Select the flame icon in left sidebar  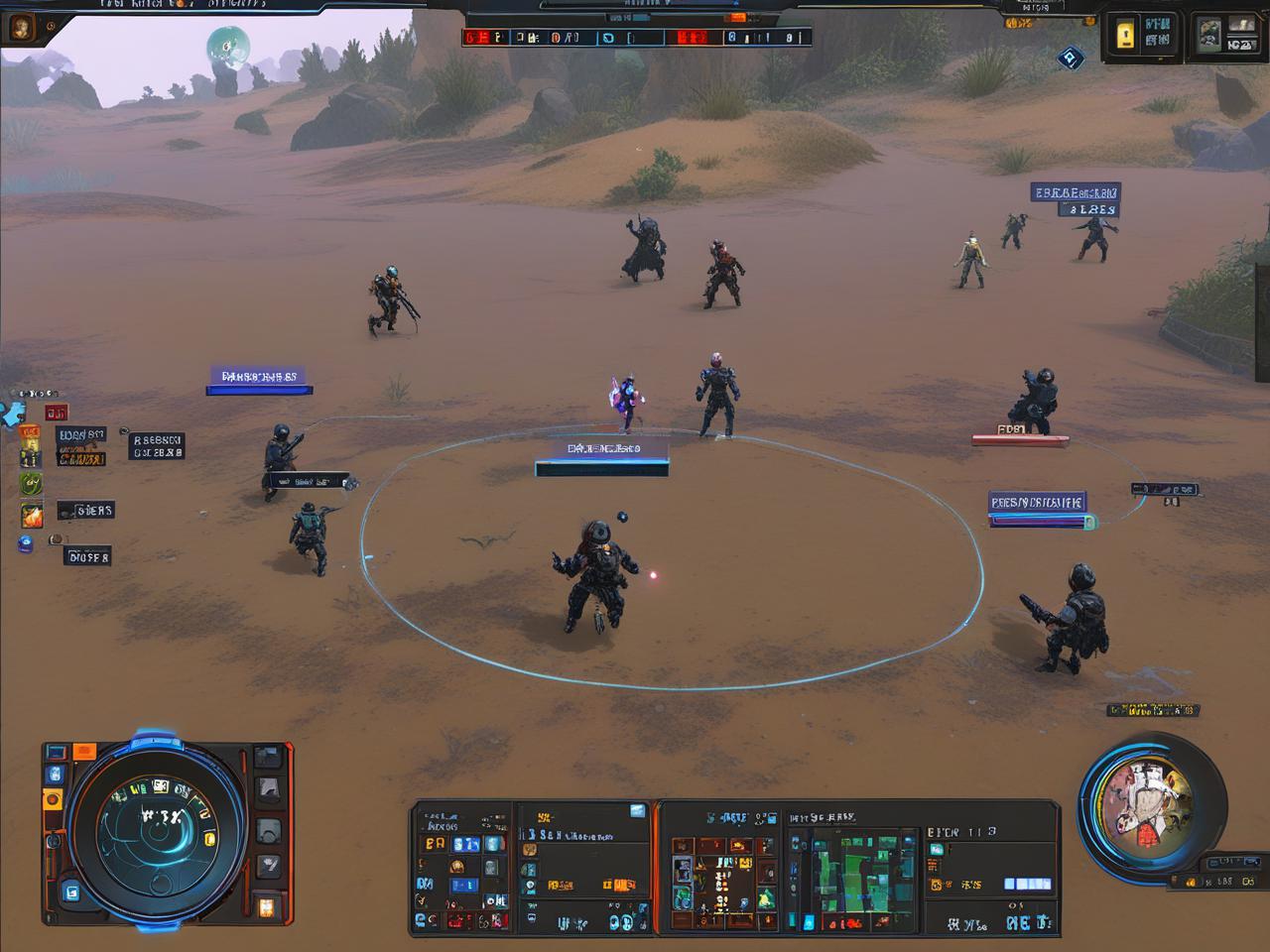coord(32,516)
